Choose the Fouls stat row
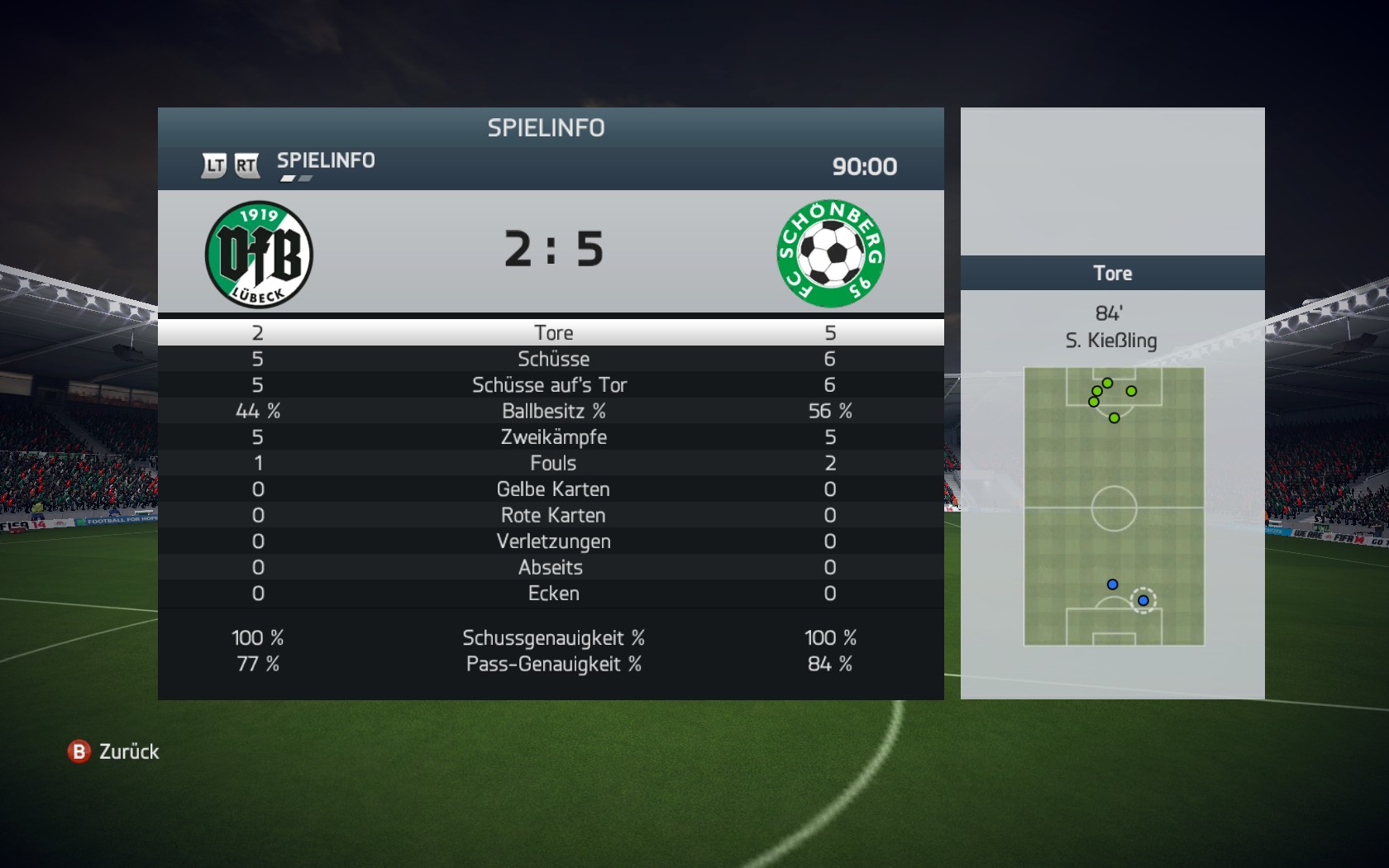 tap(552, 463)
